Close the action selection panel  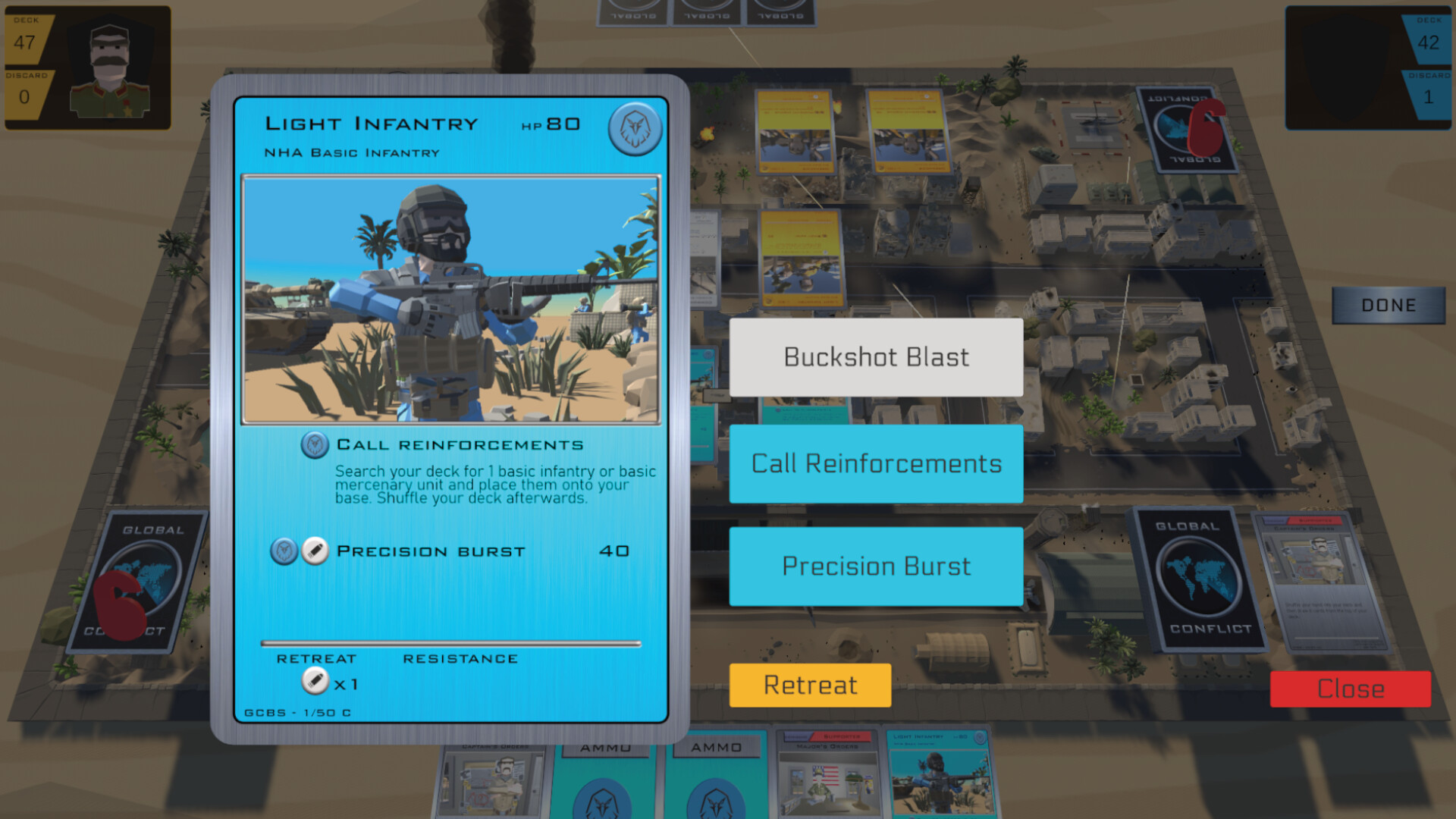1349,689
